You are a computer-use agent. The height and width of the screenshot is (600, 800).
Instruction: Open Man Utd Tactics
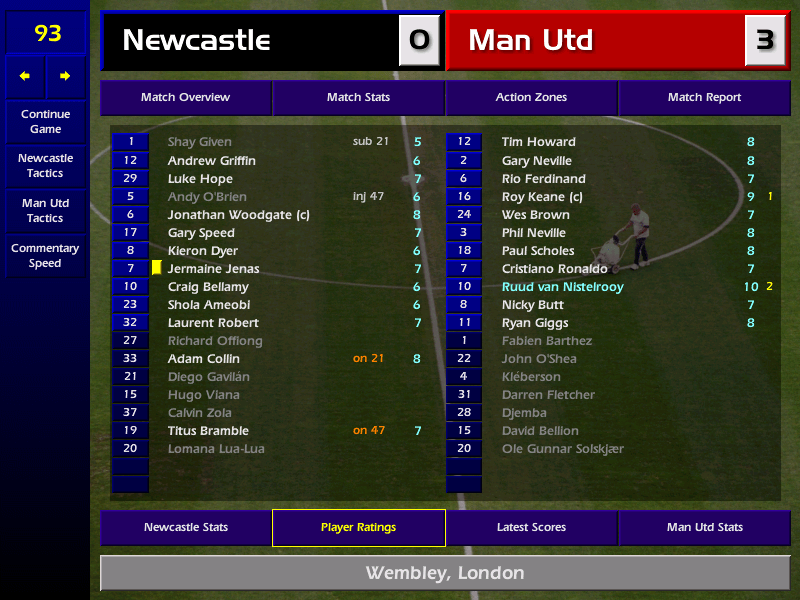coord(45,210)
